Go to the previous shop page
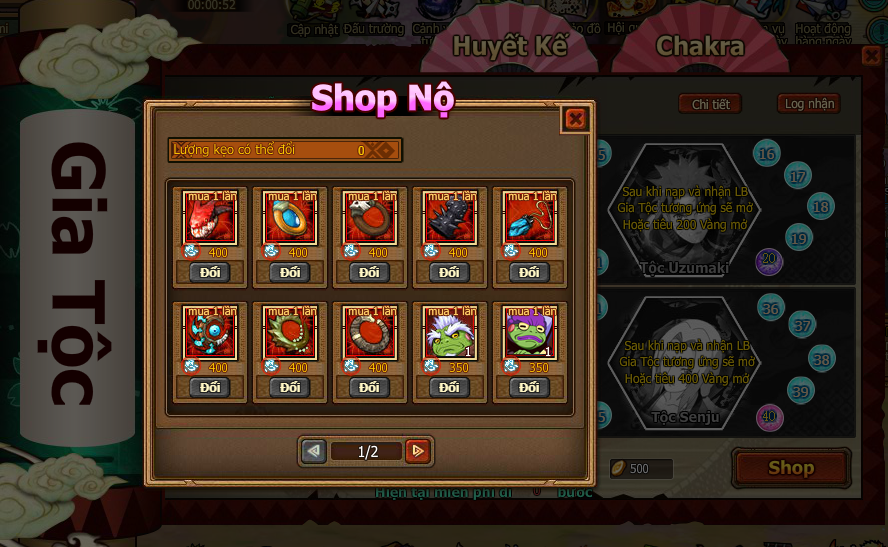This screenshot has height=547, width=888. (x=314, y=451)
